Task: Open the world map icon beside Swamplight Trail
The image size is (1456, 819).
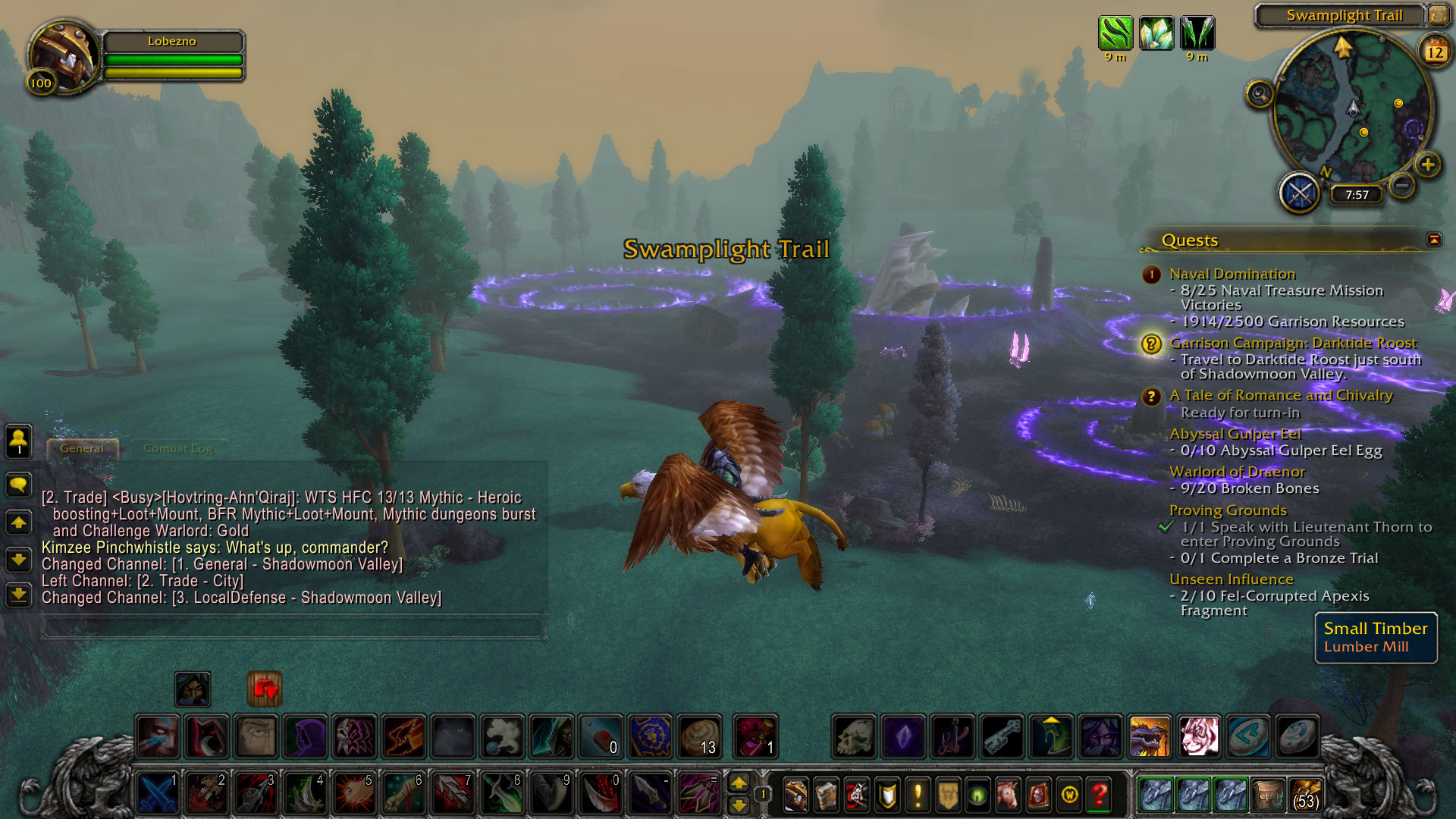Action: (x=1438, y=15)
